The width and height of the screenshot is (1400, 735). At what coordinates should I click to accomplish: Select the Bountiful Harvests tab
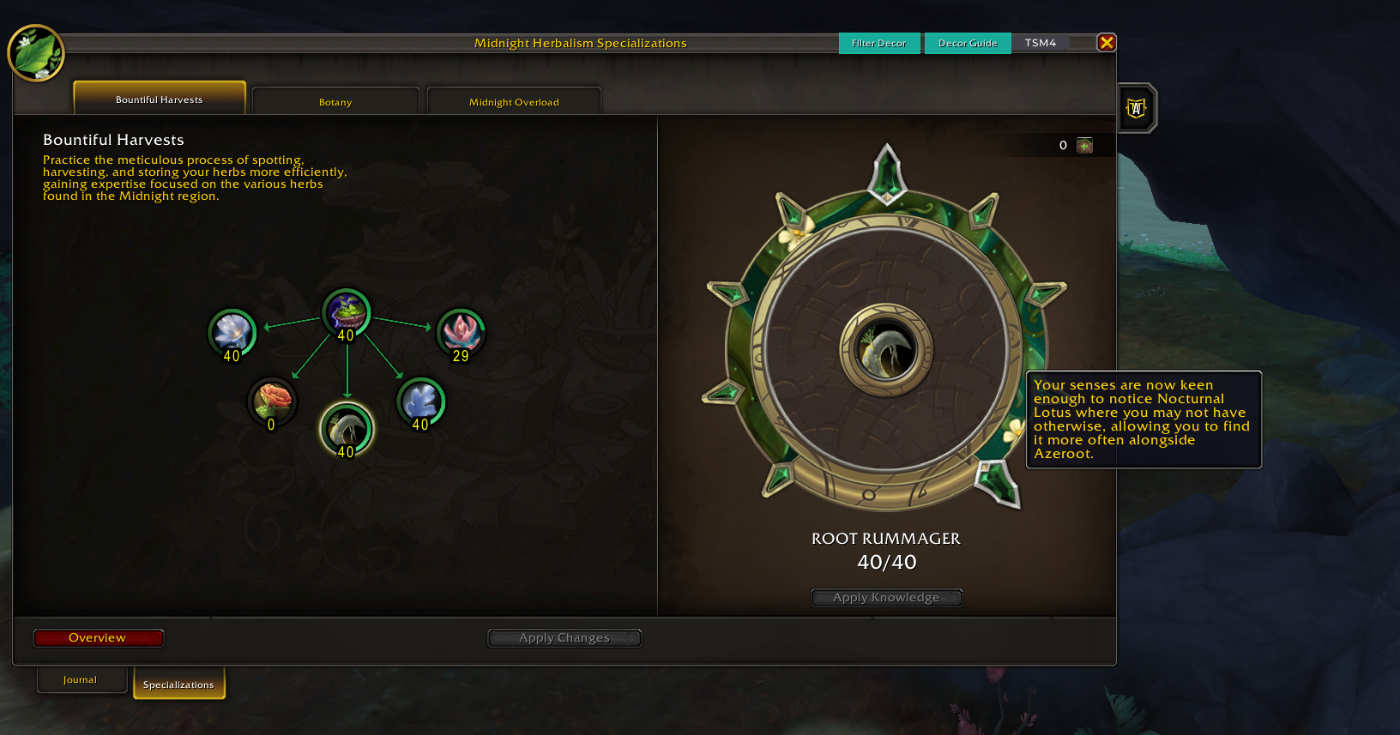point(159,99)
